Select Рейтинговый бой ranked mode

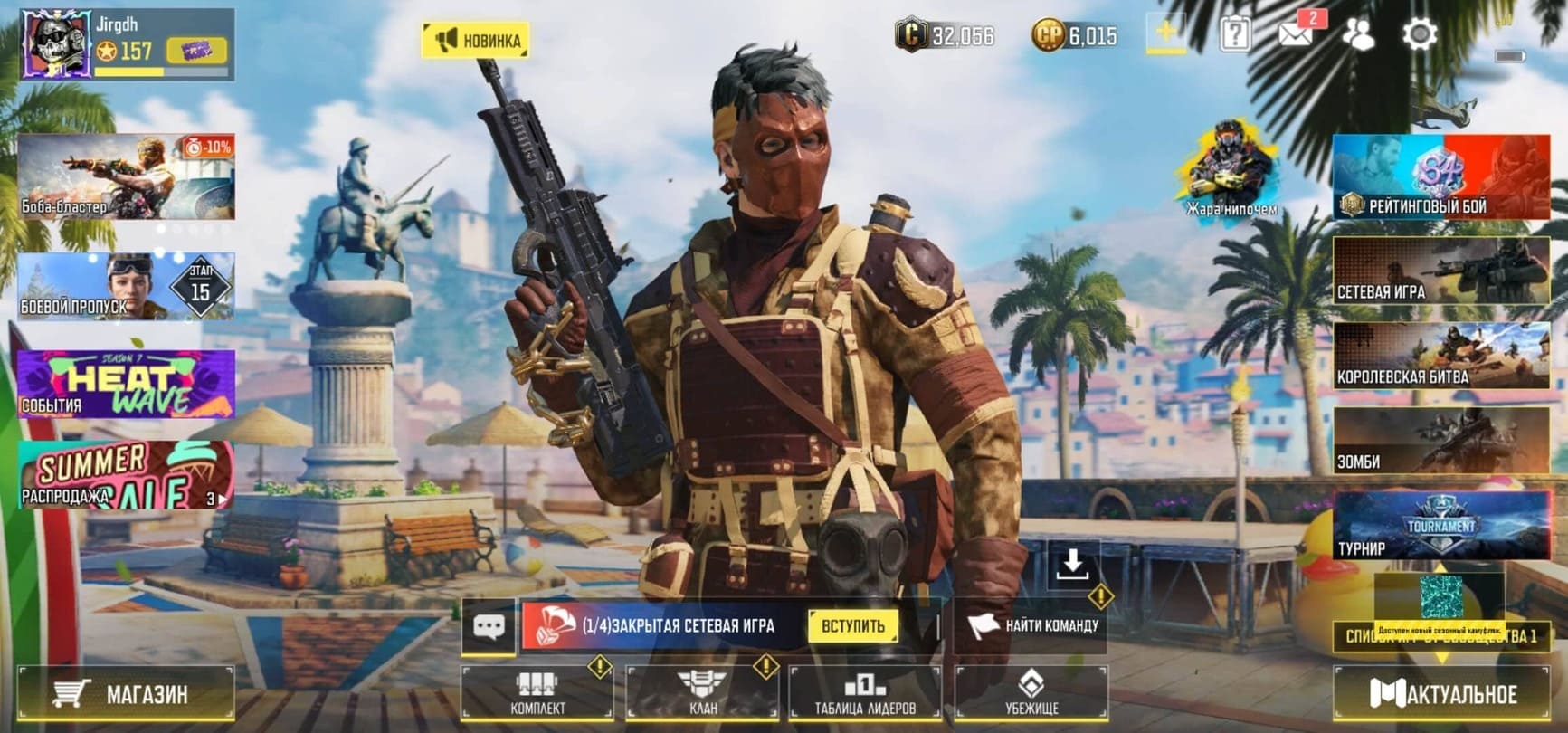tap(1440, 178)
